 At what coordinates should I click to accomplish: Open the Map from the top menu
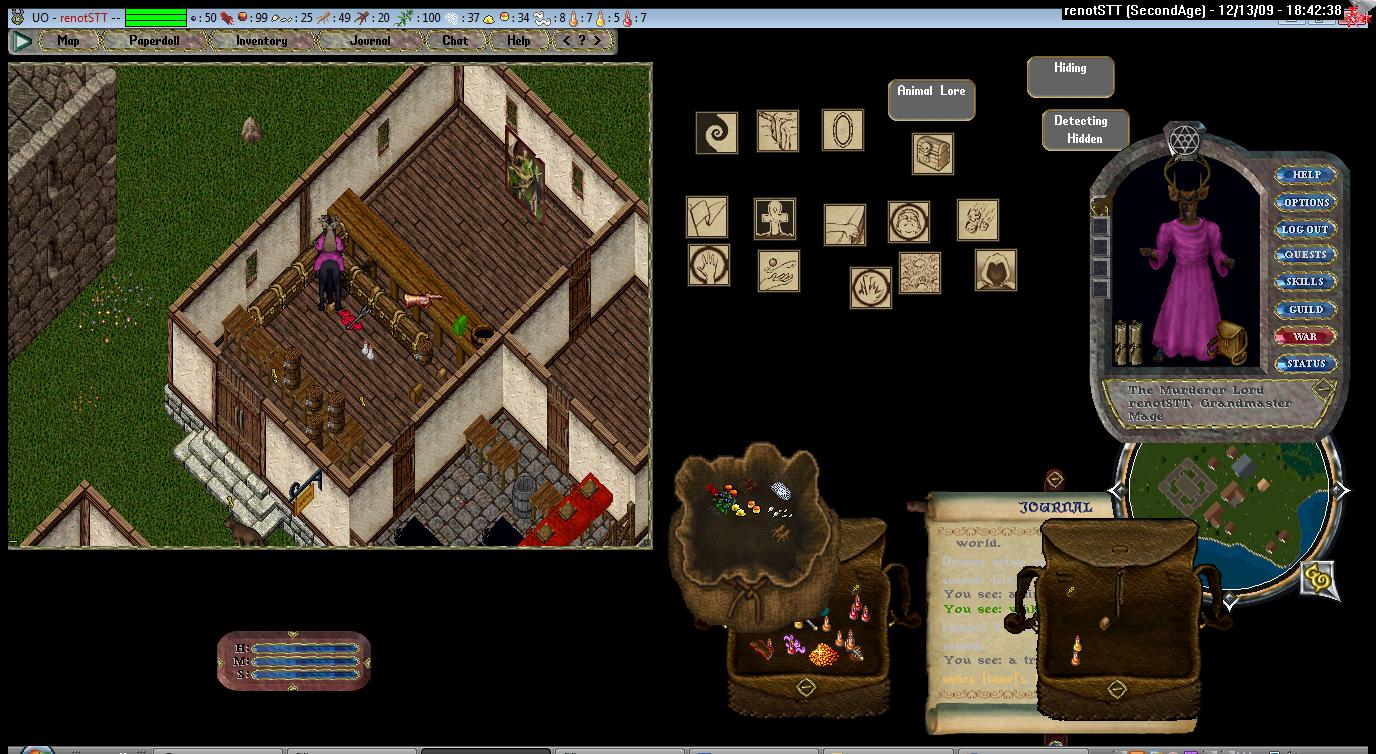[68, 41]
